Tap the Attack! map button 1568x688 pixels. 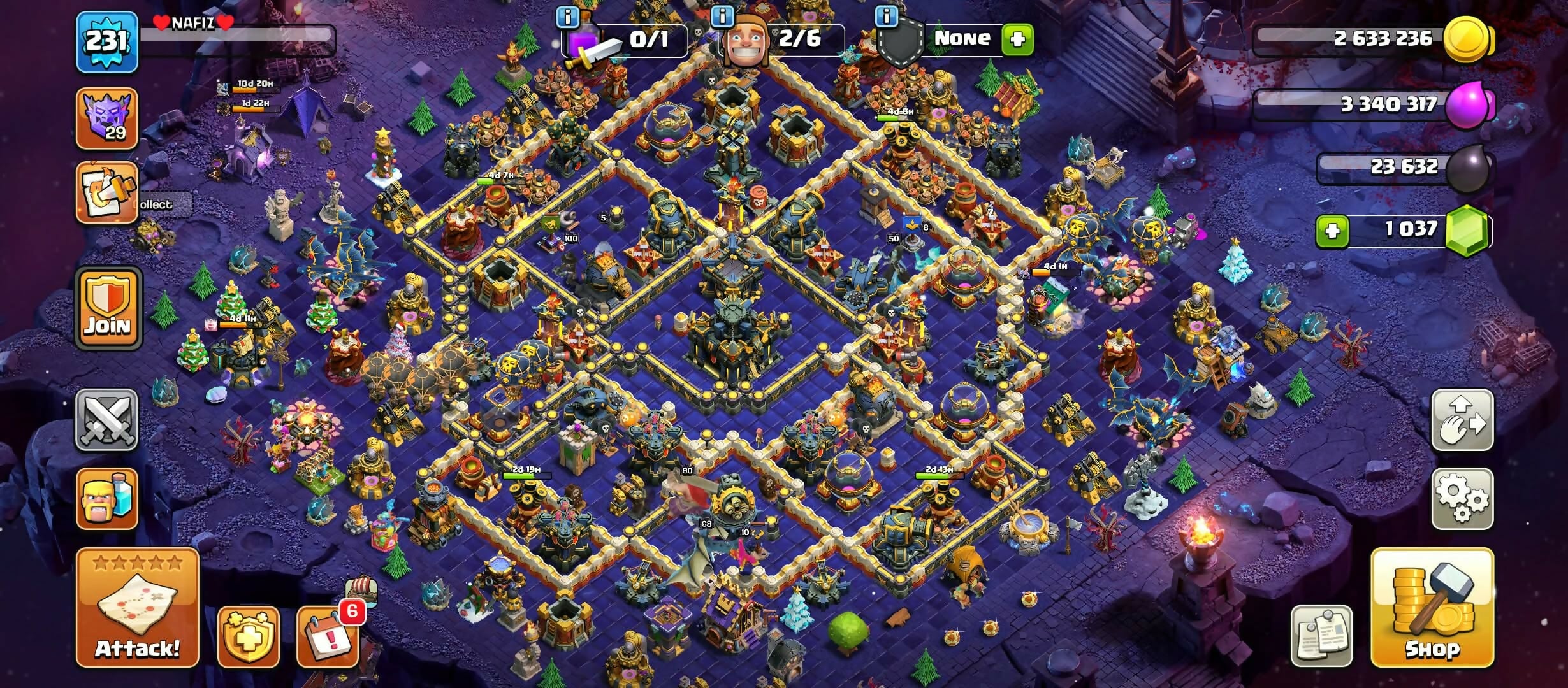click(137, 607)
